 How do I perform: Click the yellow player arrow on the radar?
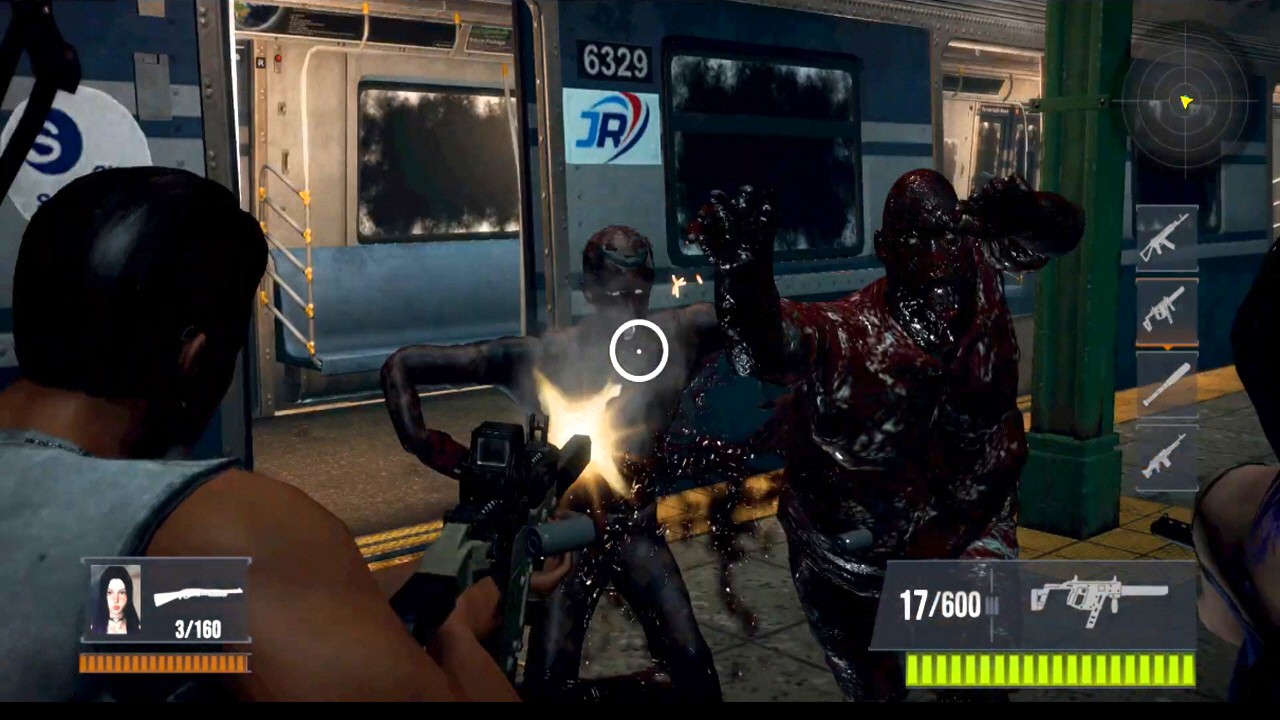point(1184,100)
